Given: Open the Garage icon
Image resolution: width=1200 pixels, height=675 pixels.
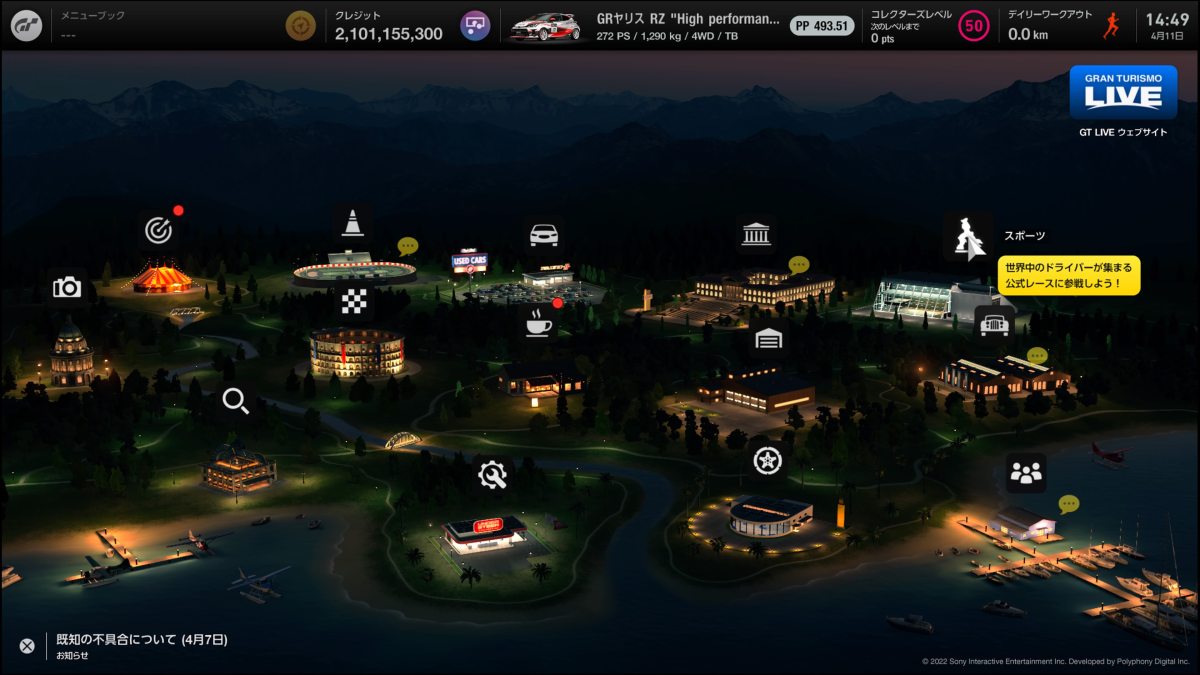Looking at the screenshot, I should click(x=768, y=339).
